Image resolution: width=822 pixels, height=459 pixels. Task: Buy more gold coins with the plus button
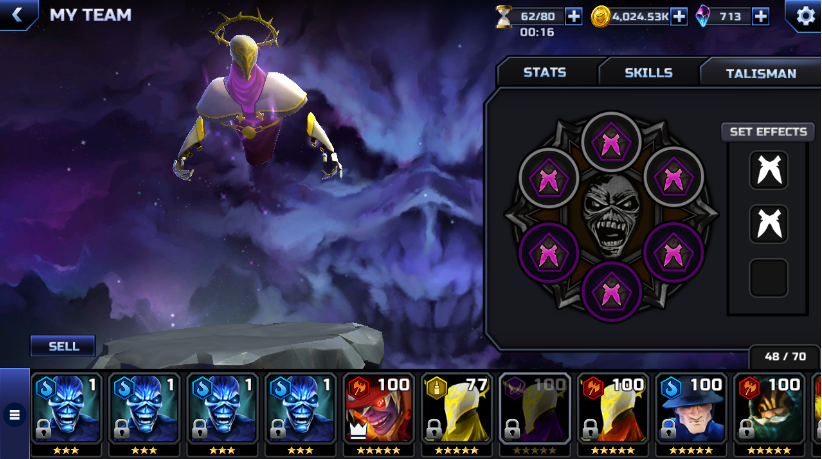coord(678,16)
